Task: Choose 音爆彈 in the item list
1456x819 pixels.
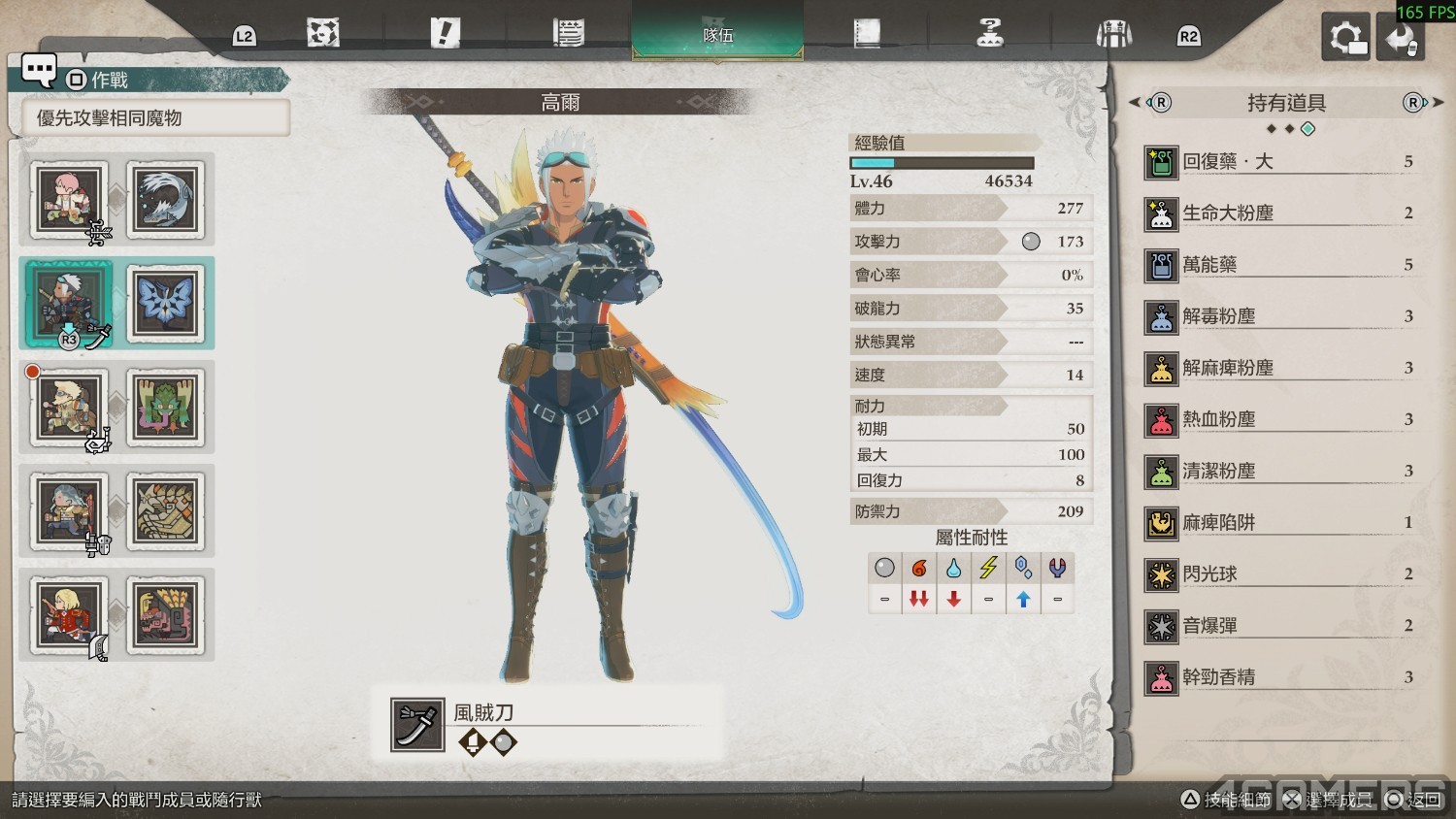Action: pos(1279,626)
